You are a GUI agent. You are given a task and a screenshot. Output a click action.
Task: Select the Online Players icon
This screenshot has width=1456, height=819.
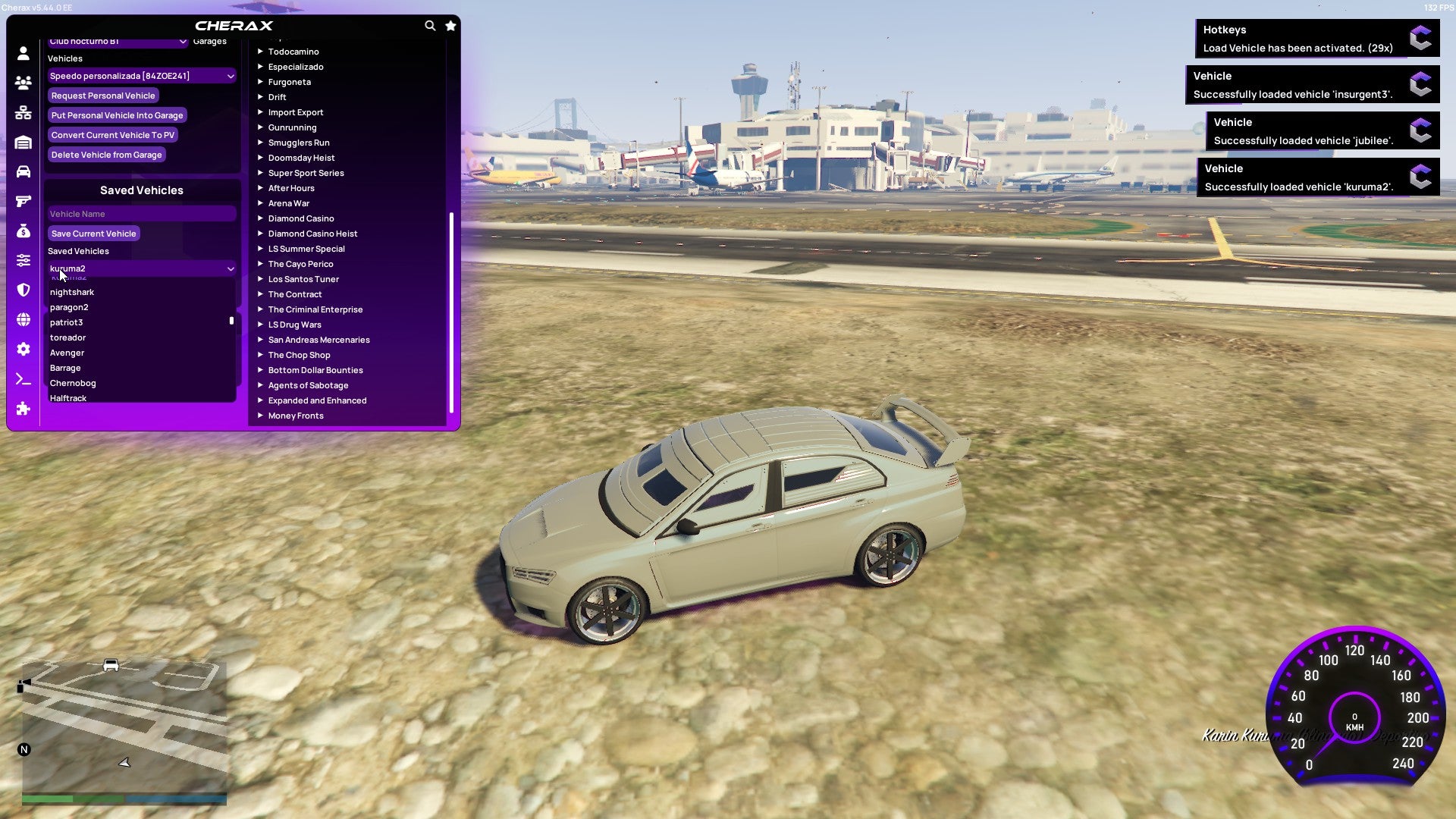pos(23,82)
